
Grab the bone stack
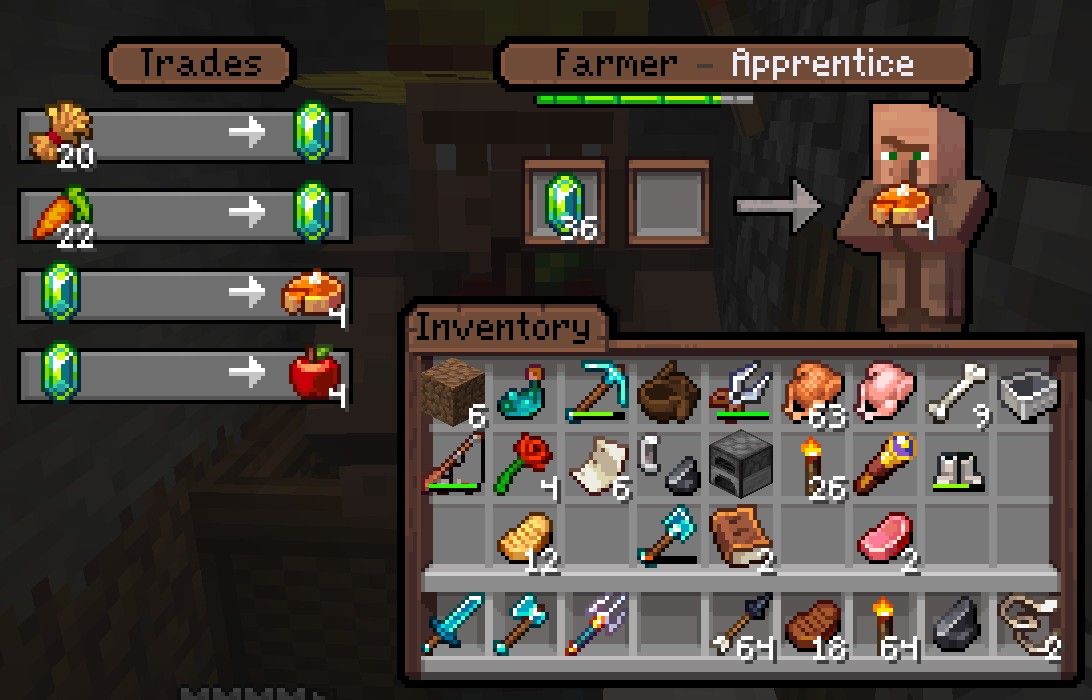[957, 392]
